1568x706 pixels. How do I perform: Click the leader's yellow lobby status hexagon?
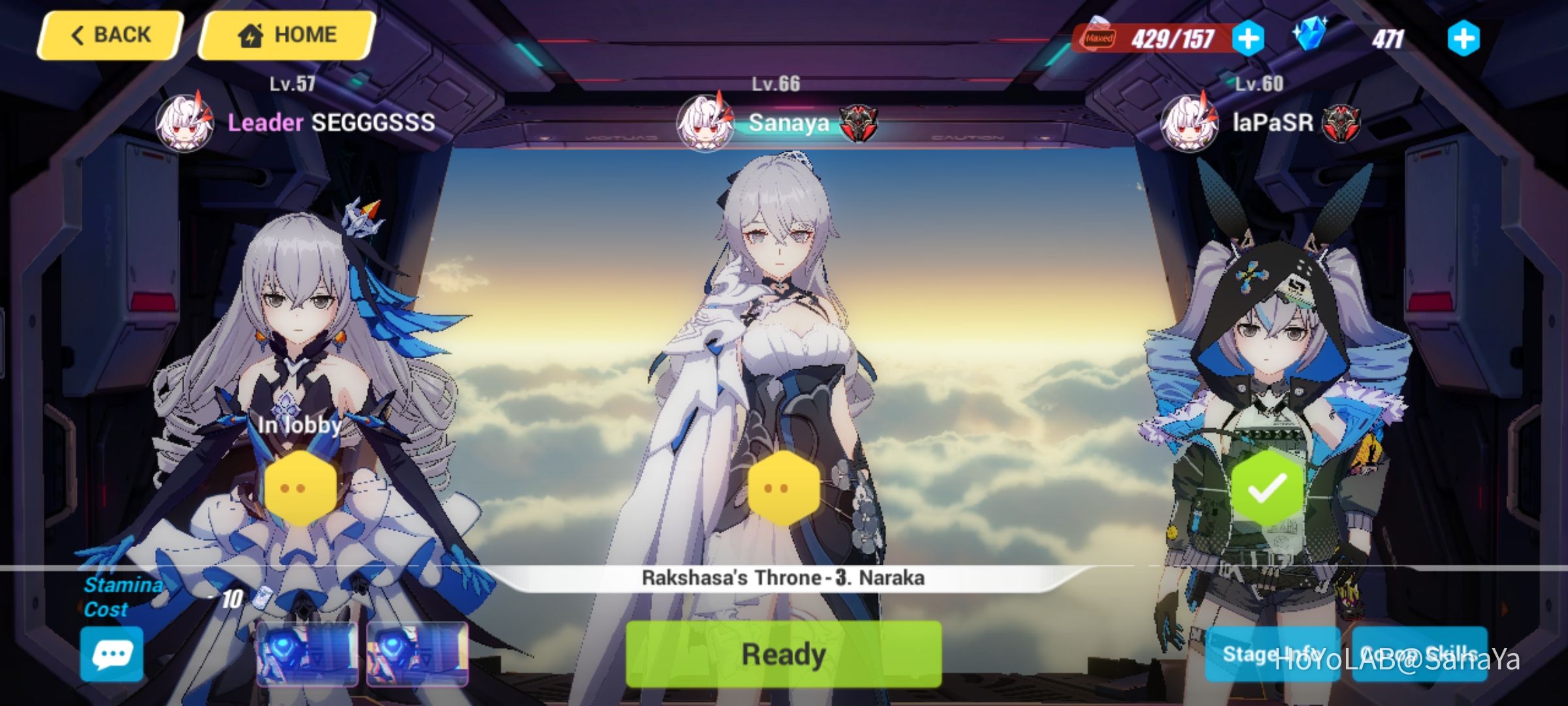[x=301, y=487]
